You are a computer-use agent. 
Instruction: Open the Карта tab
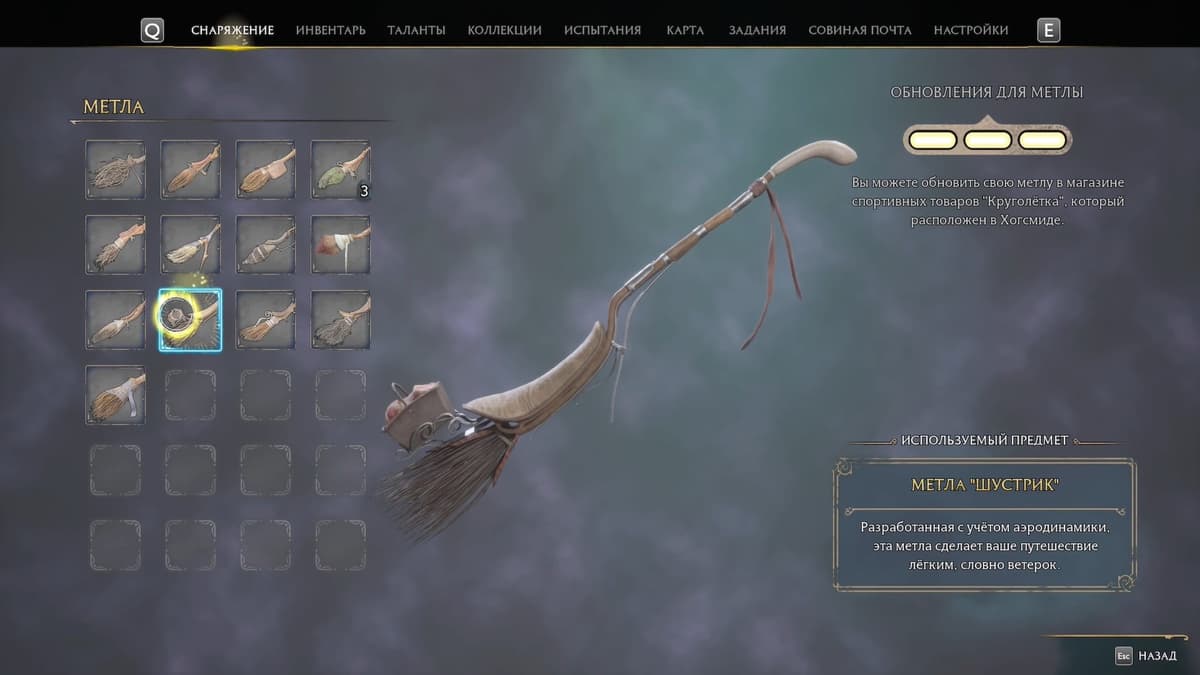[685, 30]
